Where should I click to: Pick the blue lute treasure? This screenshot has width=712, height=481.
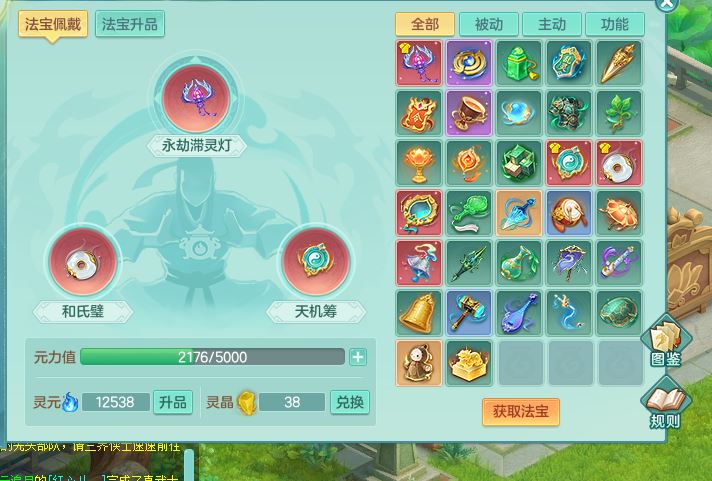click(x=520, y=313)
